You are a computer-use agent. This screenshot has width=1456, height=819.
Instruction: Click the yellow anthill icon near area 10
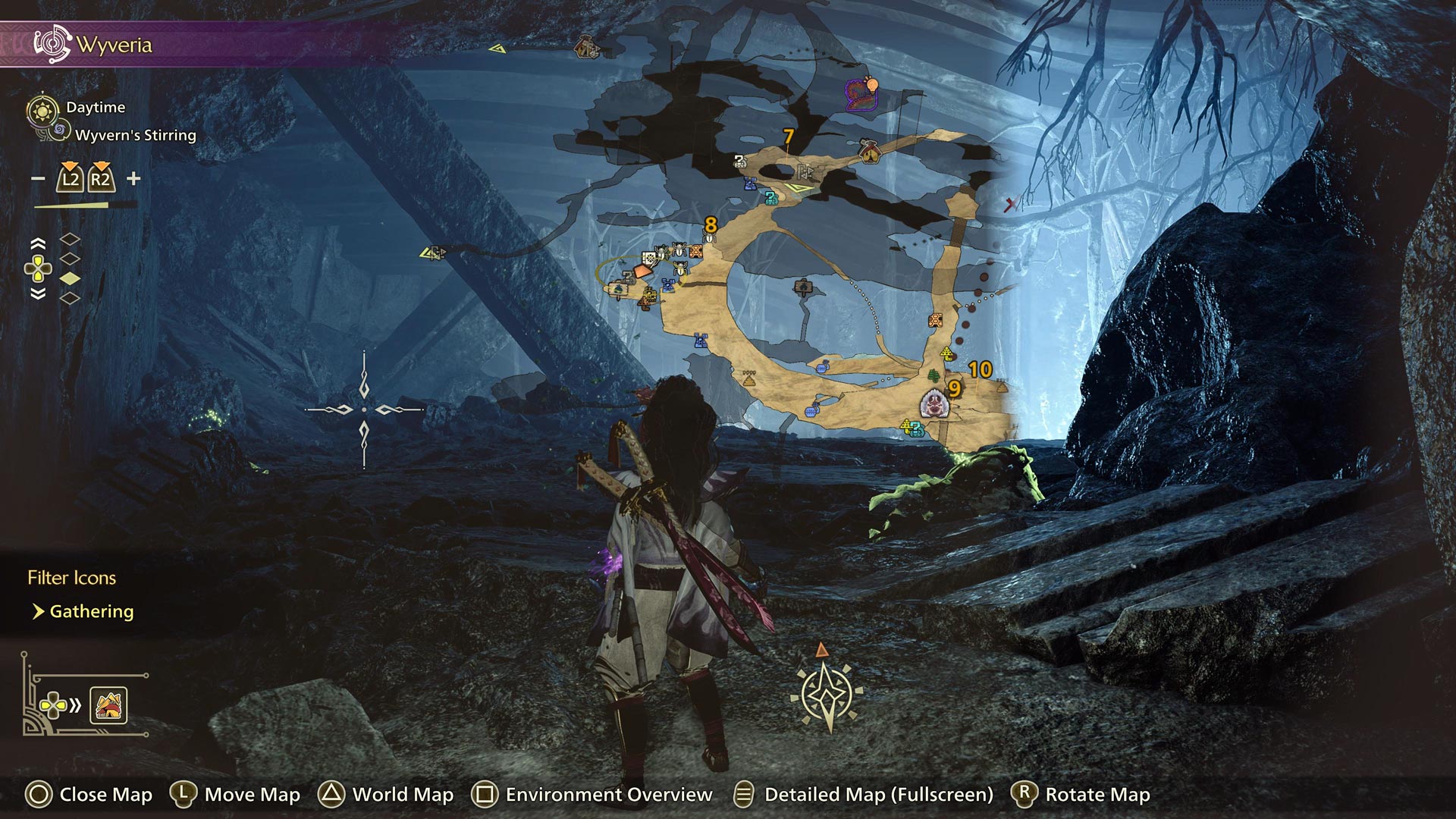click(946, 353)
